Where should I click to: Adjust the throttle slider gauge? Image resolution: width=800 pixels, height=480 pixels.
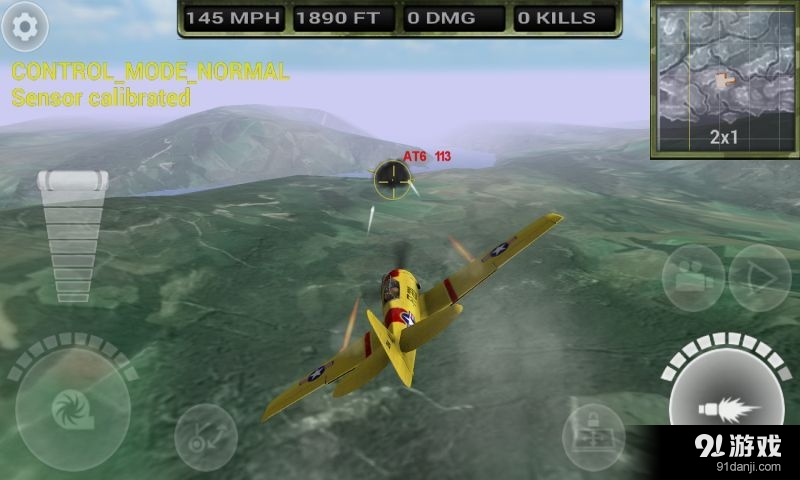point(73,236)
